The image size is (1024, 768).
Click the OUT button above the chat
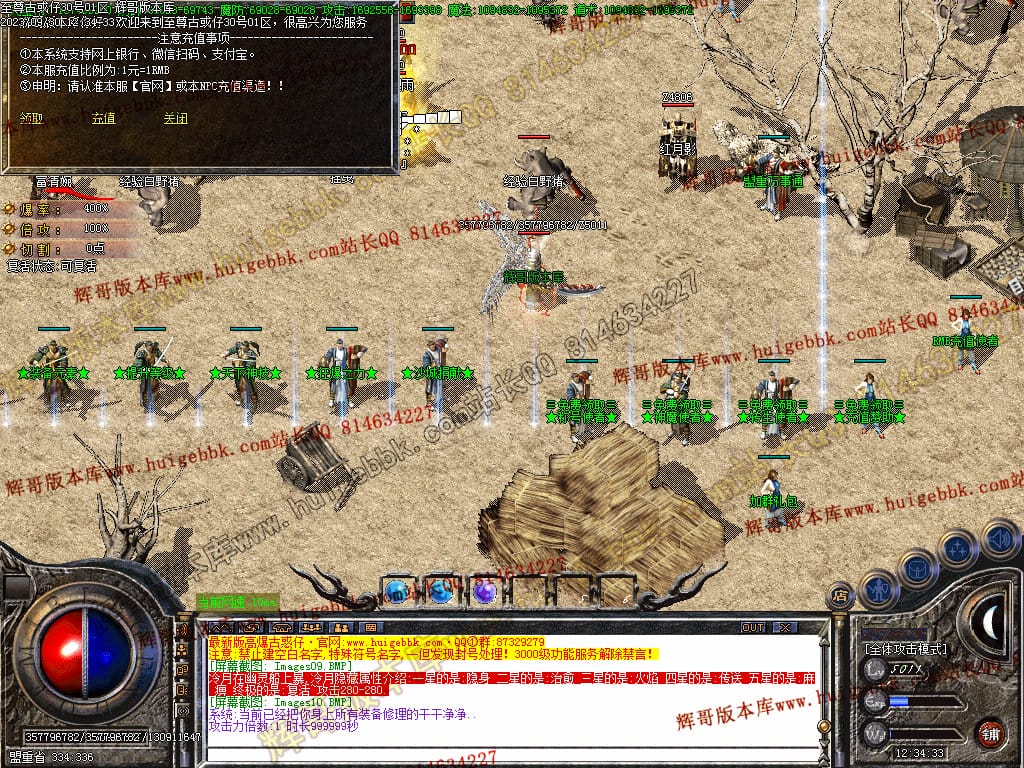click(753, 627)
